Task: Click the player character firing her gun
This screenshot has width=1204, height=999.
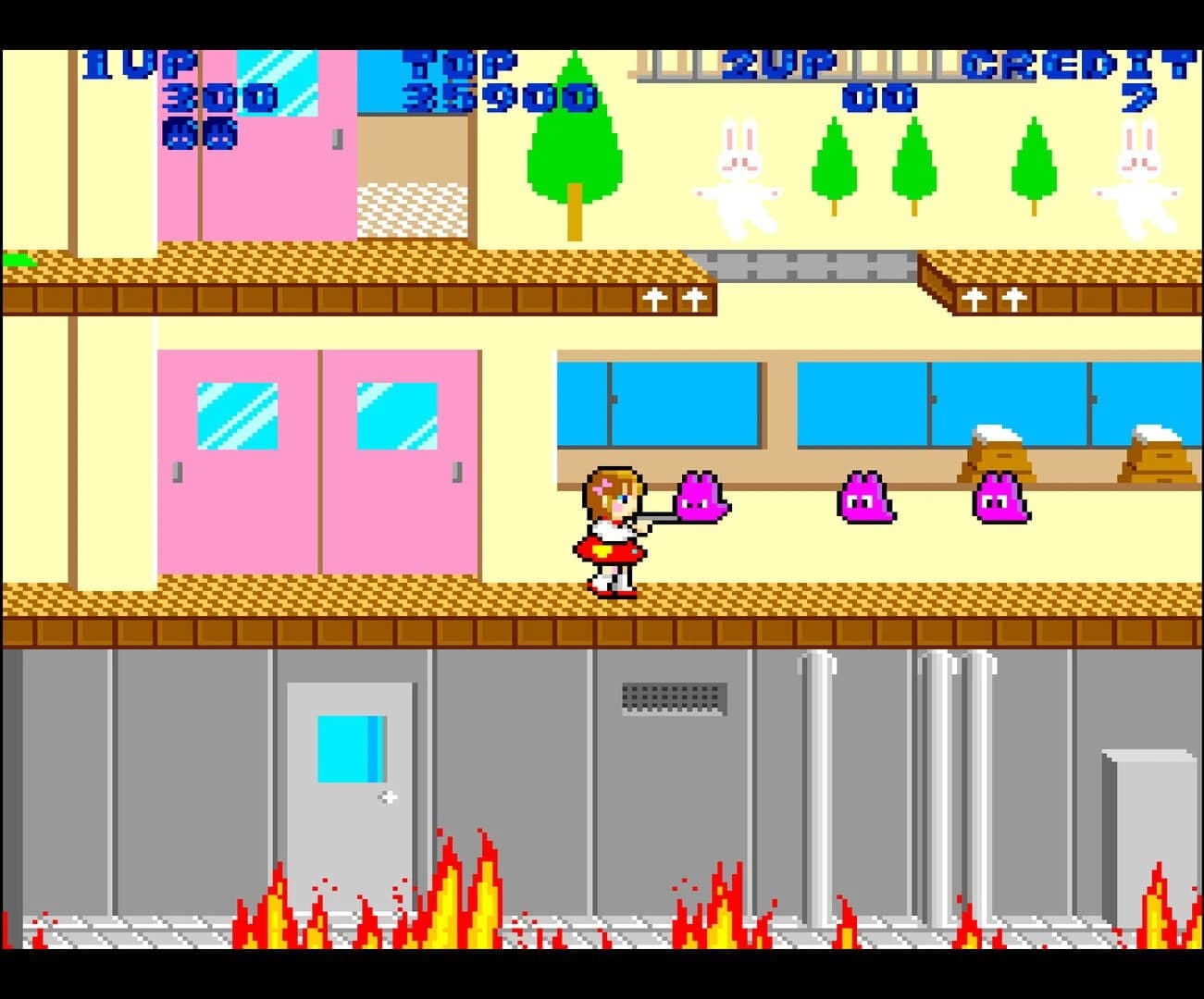Action: coord(611,532)
